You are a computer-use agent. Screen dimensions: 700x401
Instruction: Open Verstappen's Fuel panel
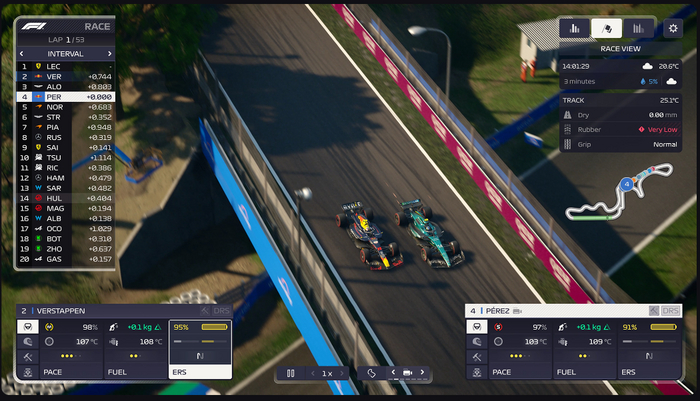(x=136, y=350)
